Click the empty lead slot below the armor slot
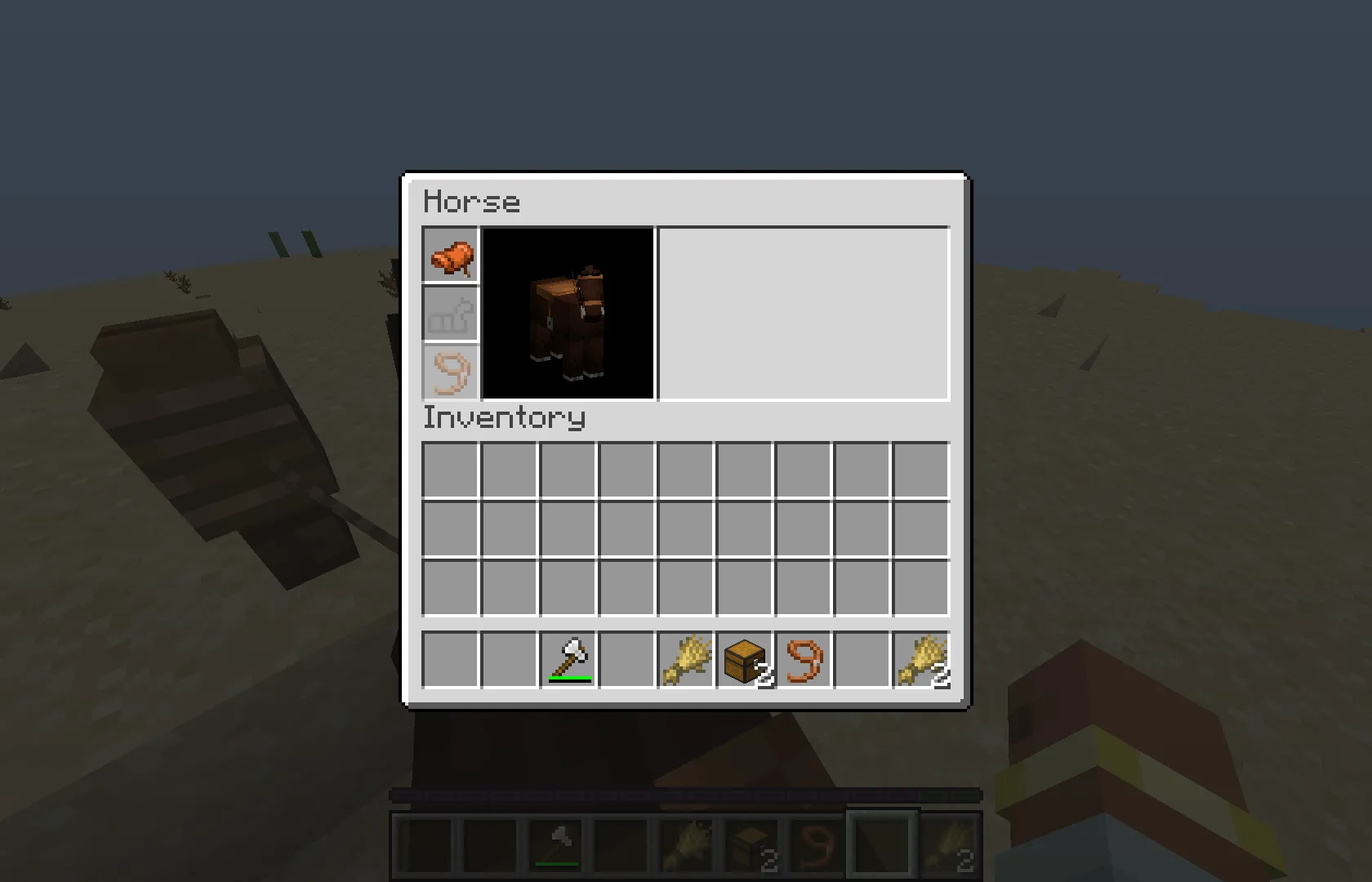This screenshot has height=882, width=1372. pos(449,372)
